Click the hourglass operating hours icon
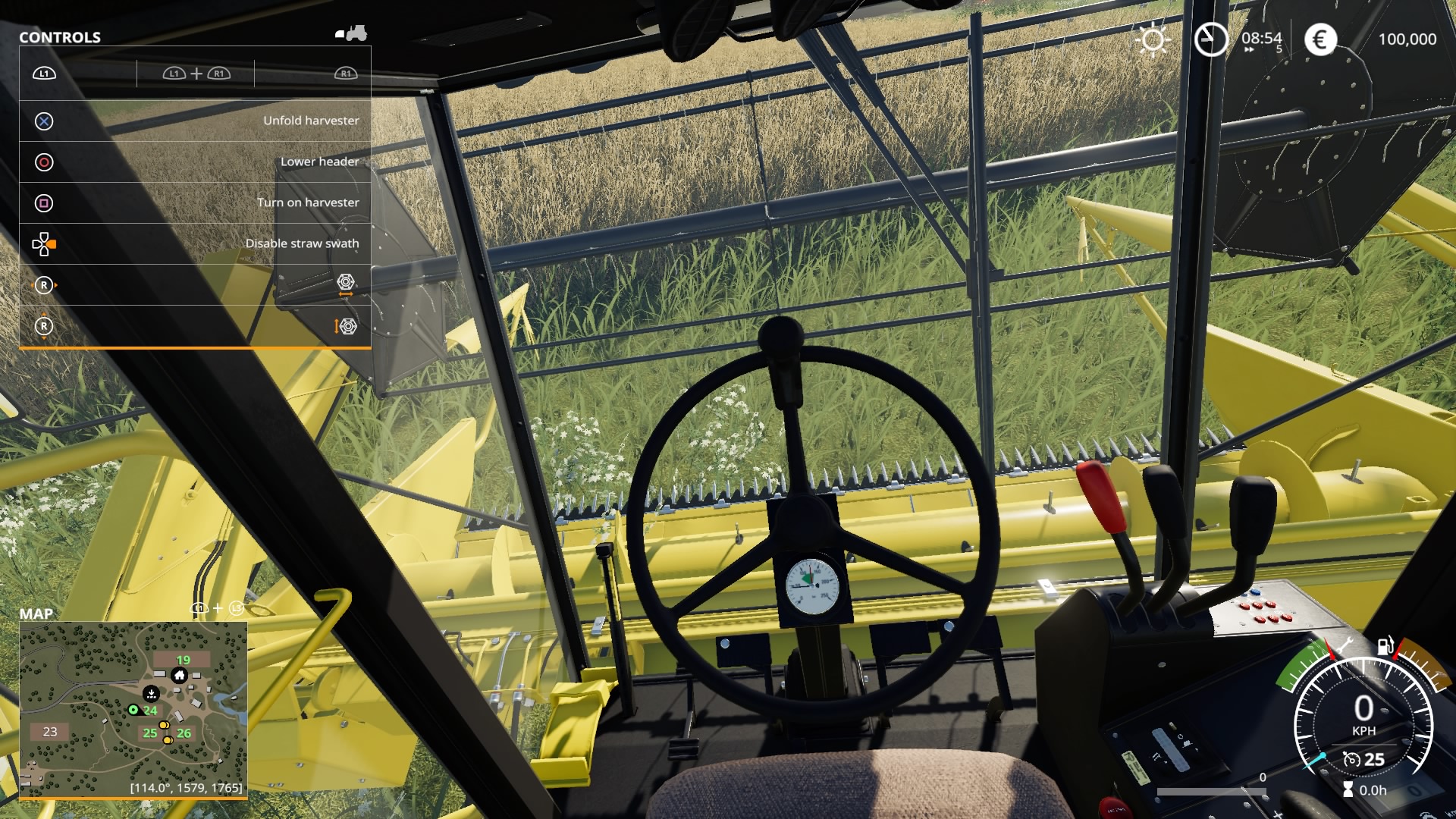Viewport: 1456px width, 819px height. pos(1348,788)
